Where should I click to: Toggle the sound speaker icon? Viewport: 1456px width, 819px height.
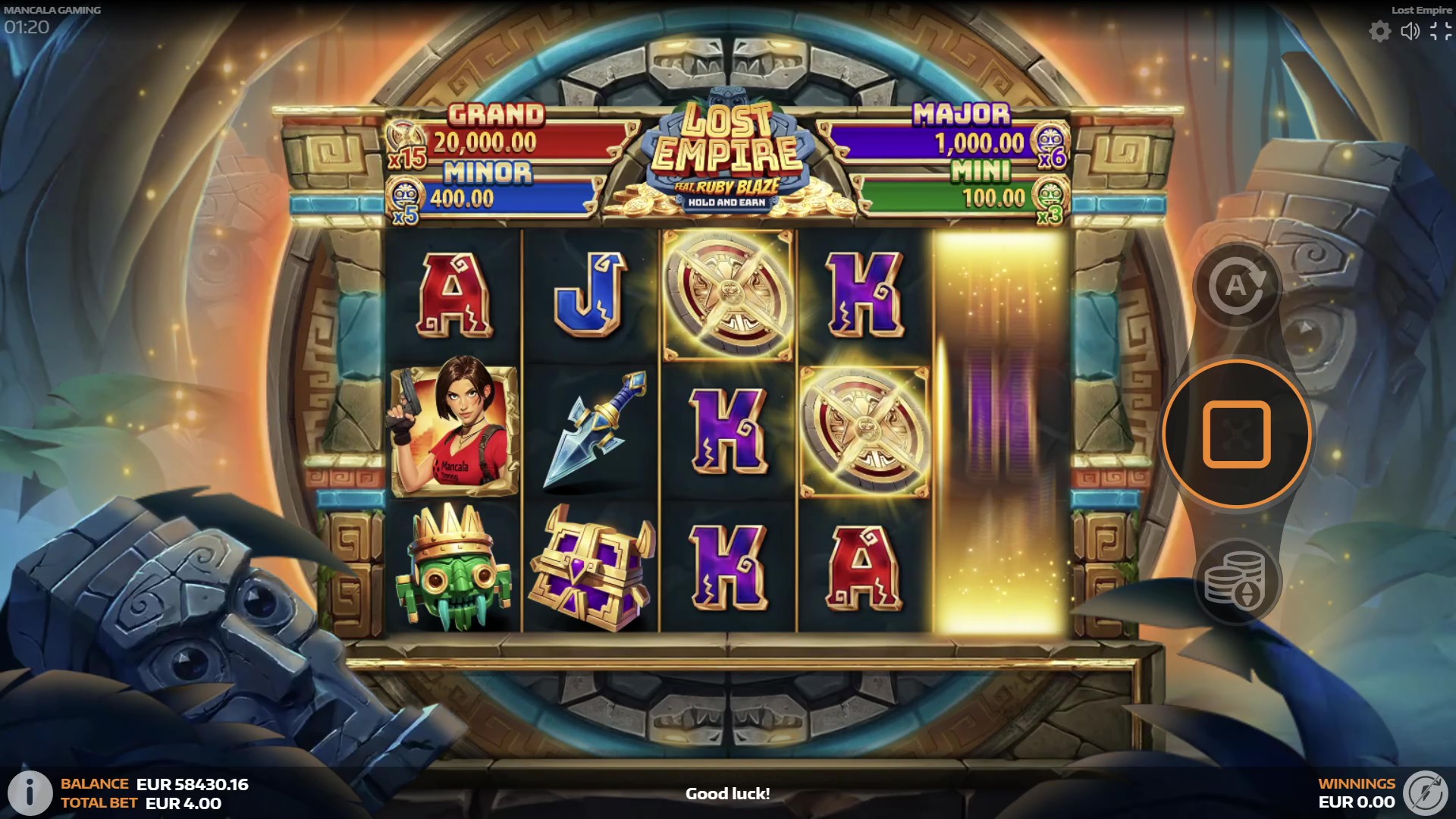coord(1410,31)
